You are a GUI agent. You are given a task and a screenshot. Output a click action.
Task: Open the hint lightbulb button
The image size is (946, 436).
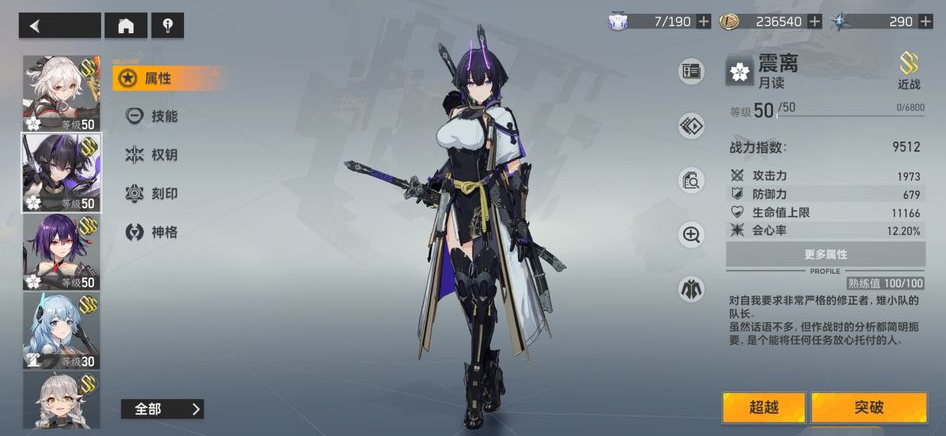click(x=167, y=26)
